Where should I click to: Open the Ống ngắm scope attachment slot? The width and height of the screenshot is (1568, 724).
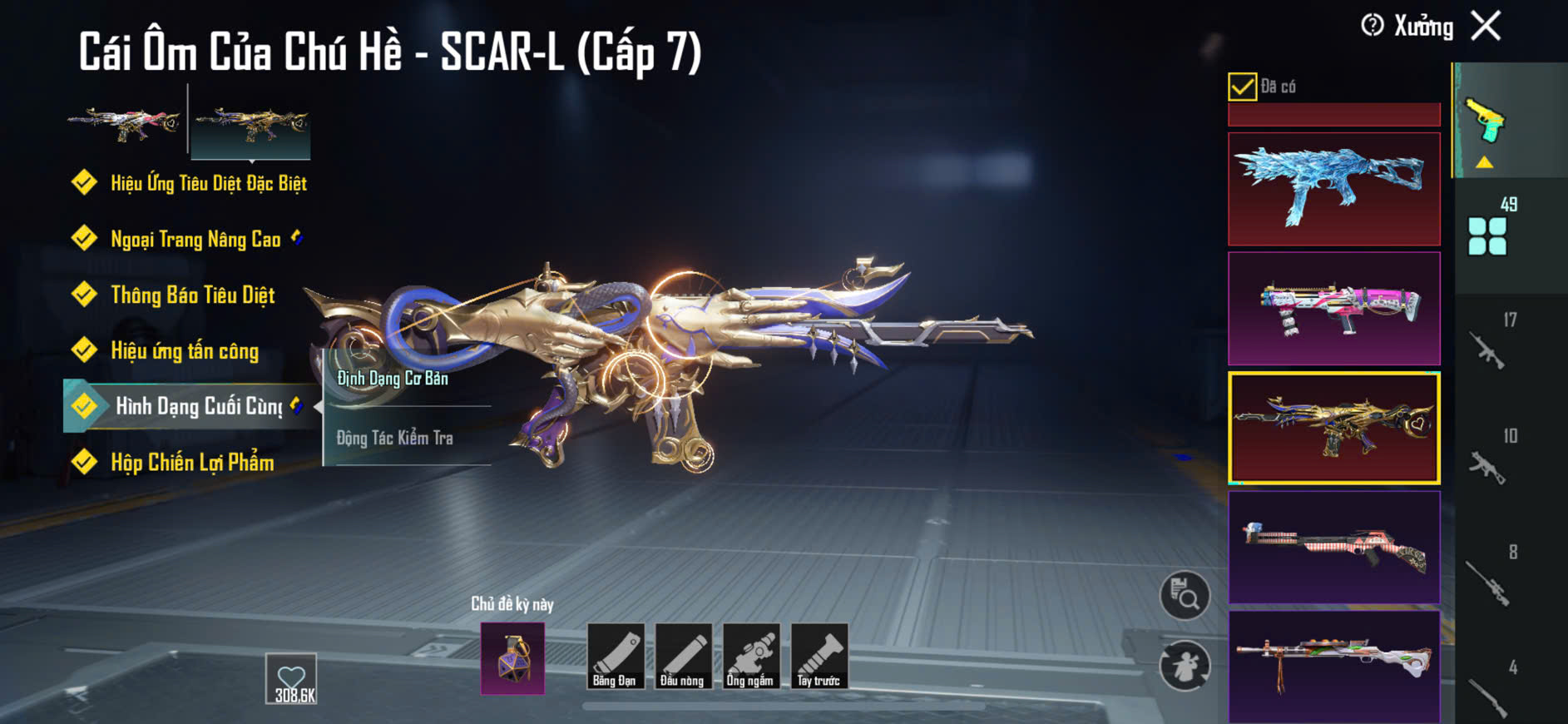click(750, 657)
